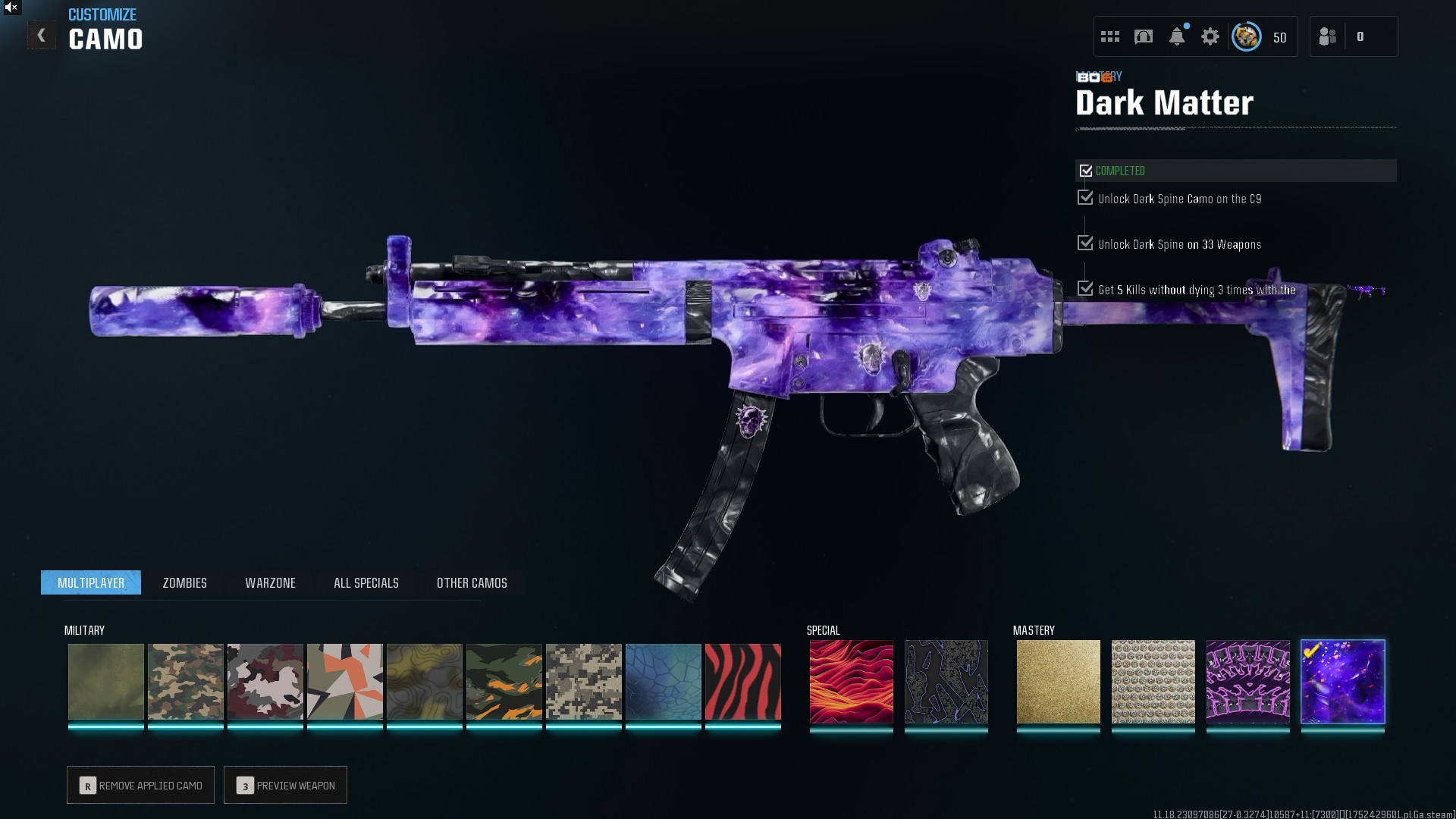Select the purple Dark Matter camo
The image size is (1456, 819).
pos(1342,682)
